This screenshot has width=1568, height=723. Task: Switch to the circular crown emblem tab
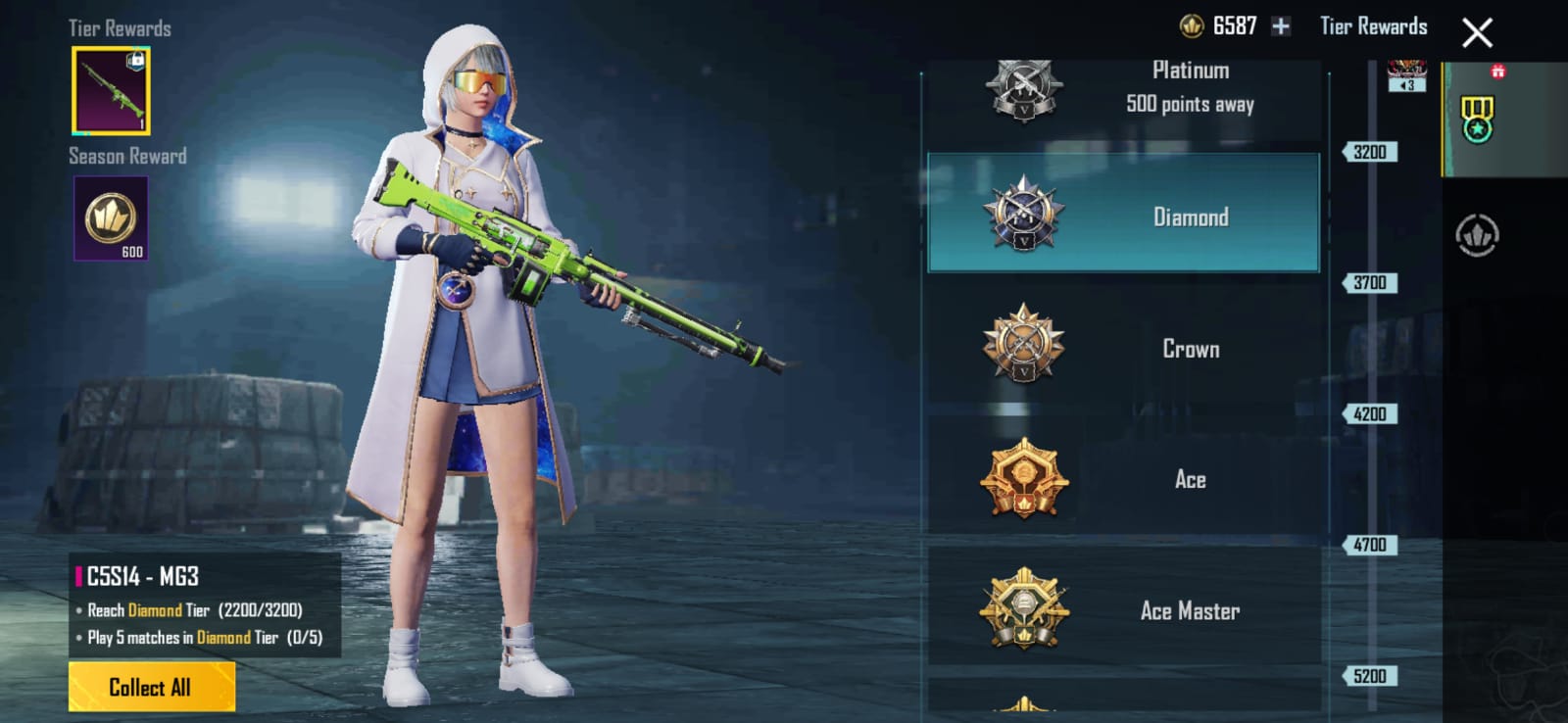1477,235
